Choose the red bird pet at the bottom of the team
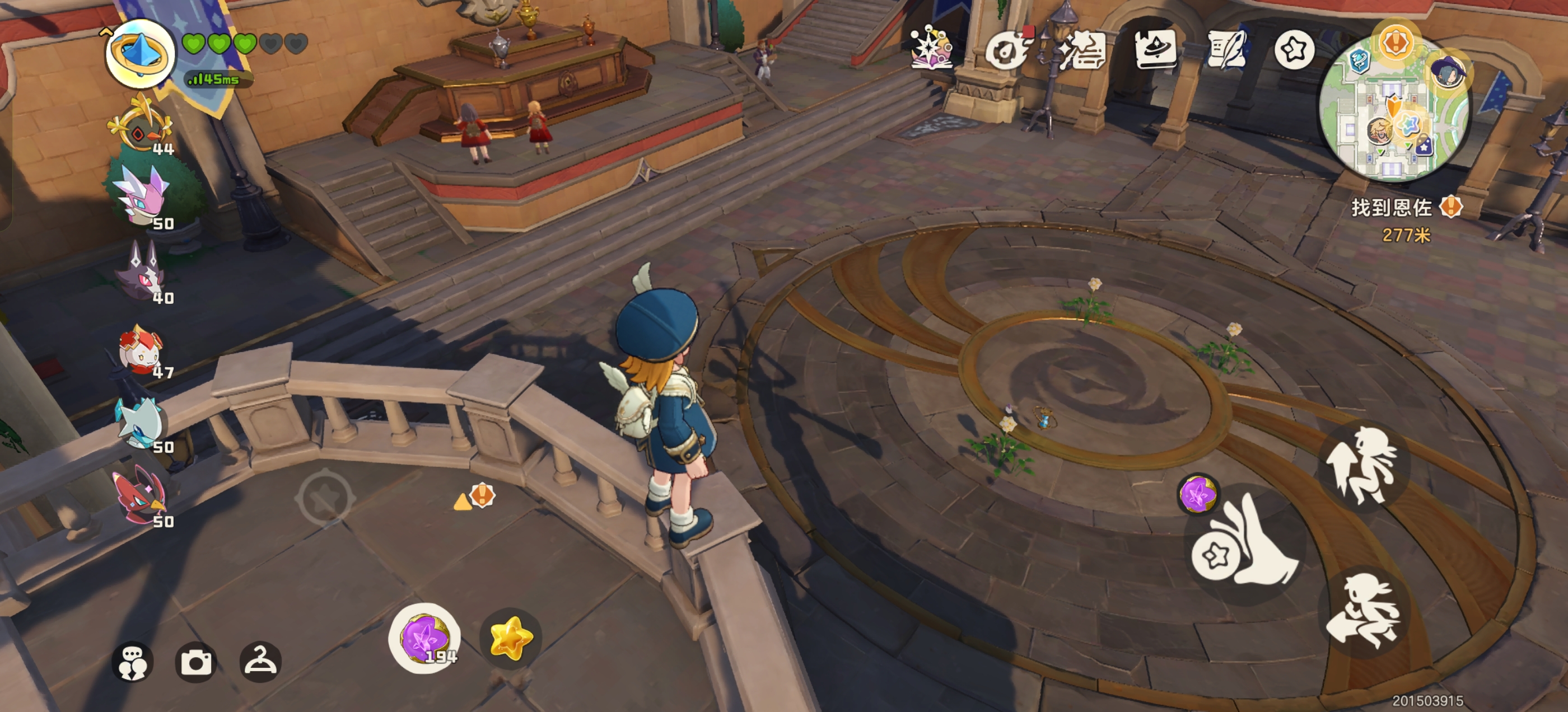 (x=142, y=495)
